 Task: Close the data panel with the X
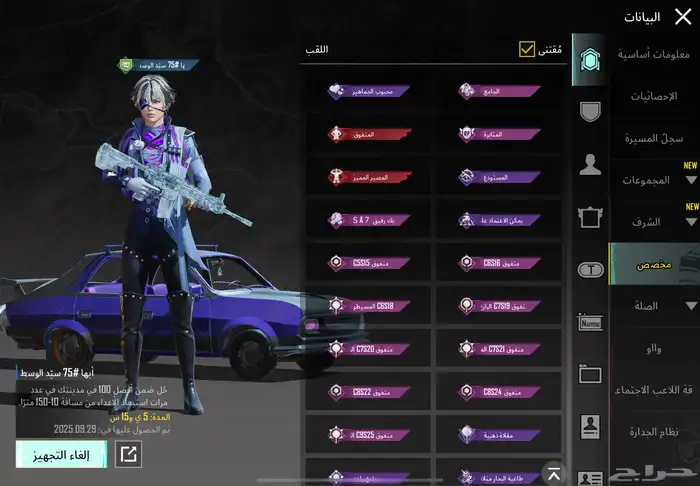(682, 16)
